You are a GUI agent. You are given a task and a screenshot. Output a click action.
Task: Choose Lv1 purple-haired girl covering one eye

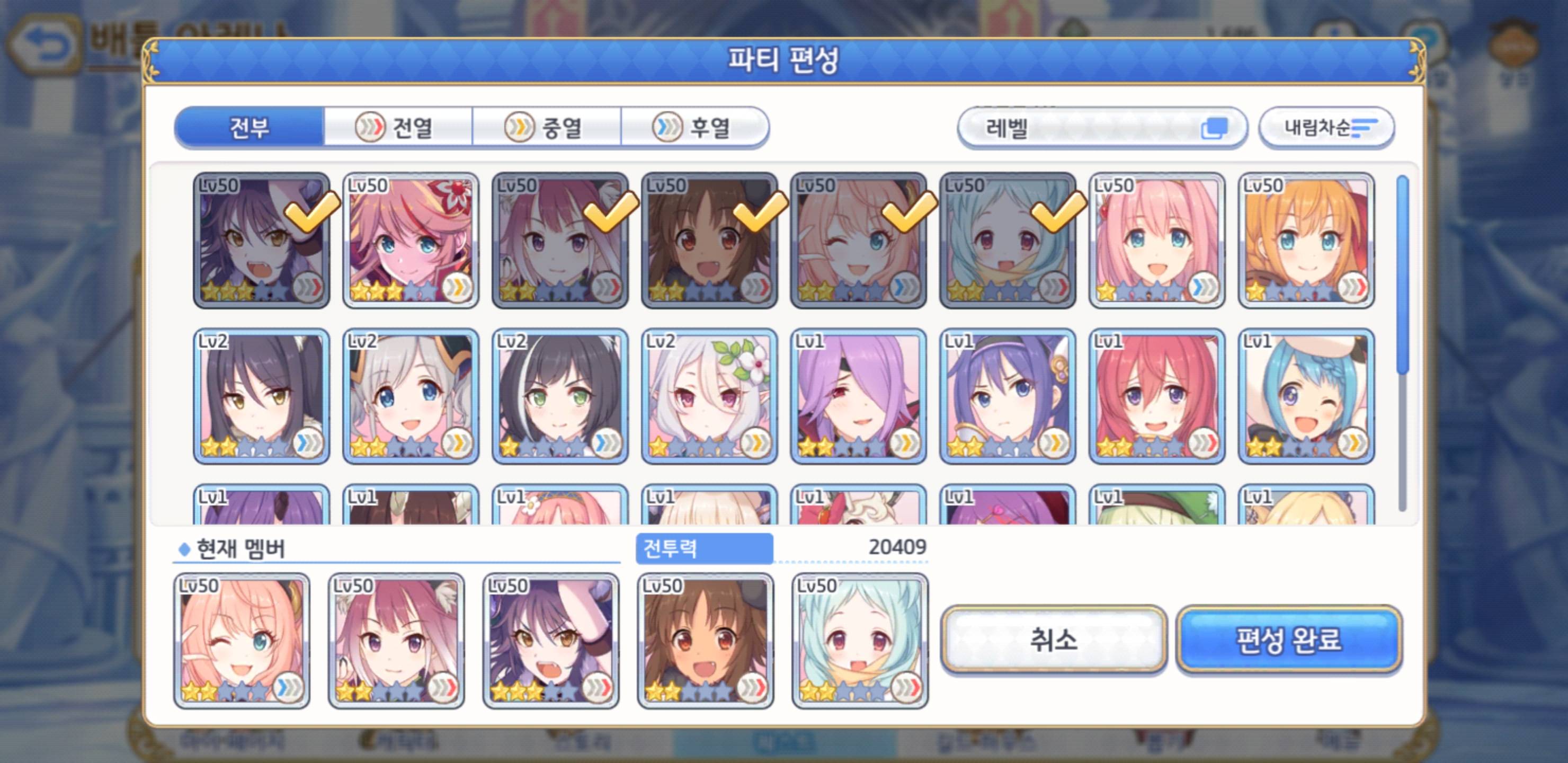click(858, 396)
